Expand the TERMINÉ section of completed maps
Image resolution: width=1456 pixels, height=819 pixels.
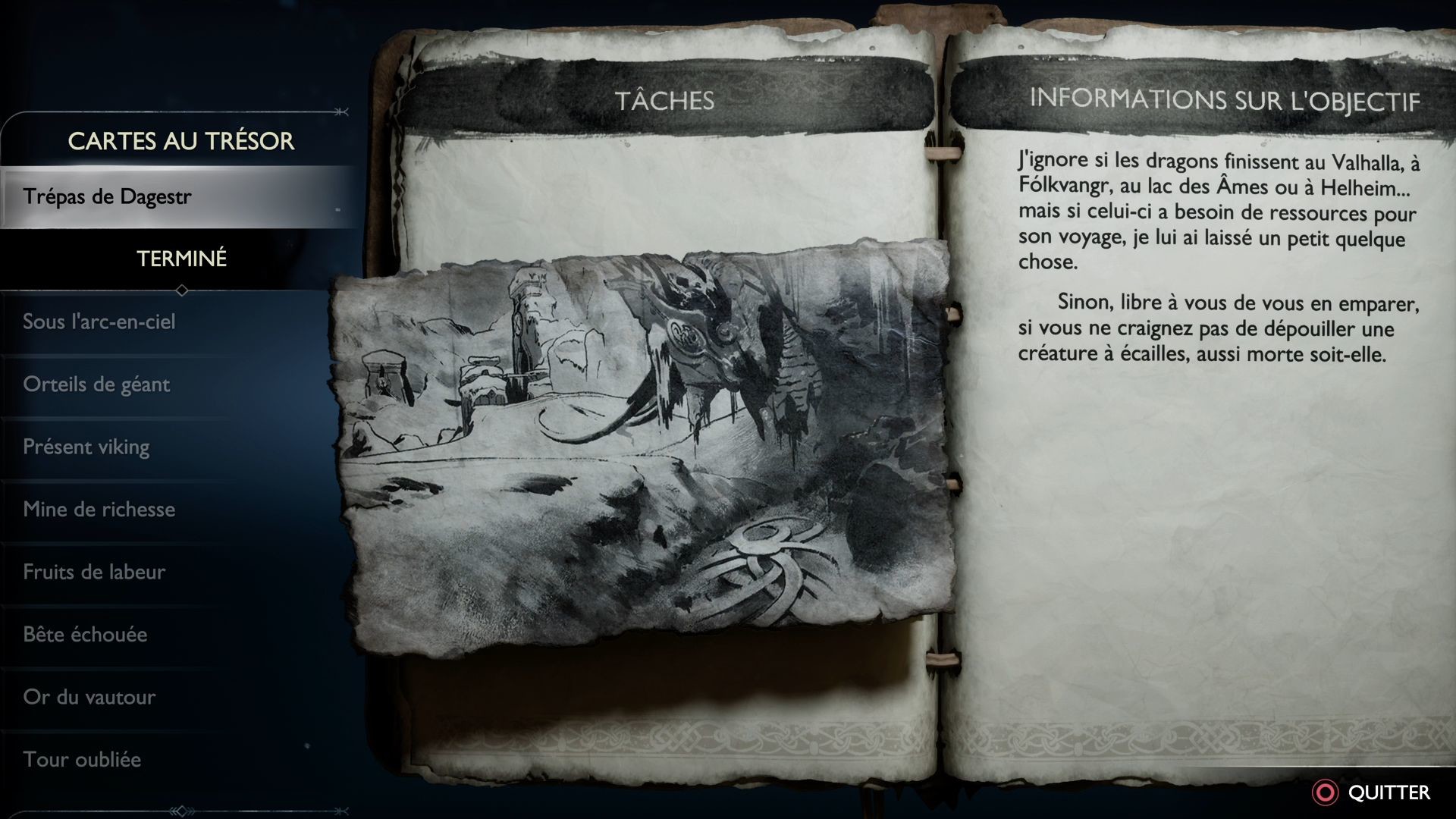point(180,258)
